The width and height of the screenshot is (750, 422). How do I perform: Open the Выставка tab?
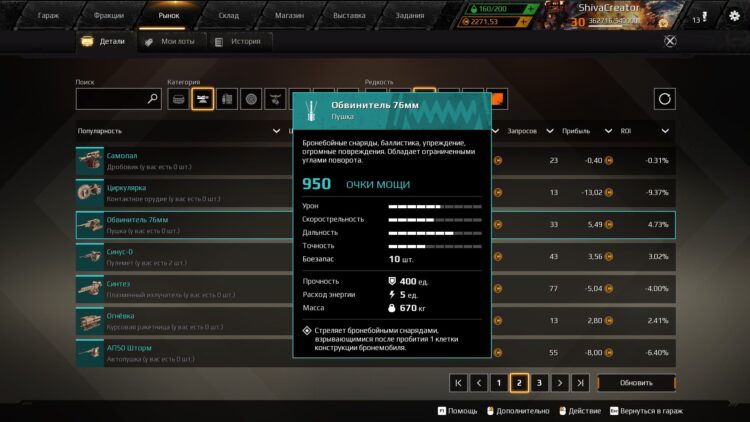pyautogui.click(x=349, y=16)
